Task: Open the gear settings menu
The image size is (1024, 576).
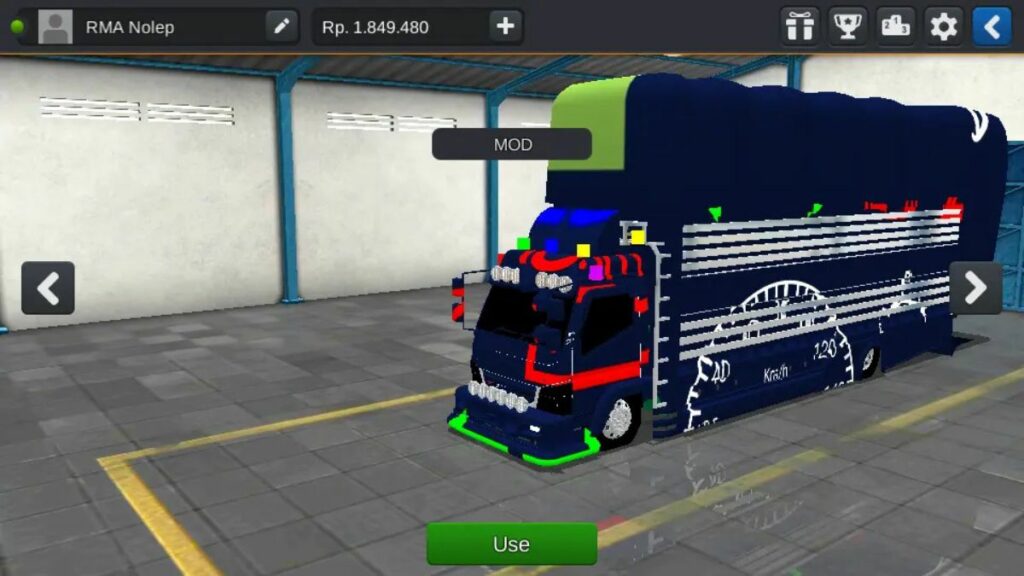Action: 944,27
